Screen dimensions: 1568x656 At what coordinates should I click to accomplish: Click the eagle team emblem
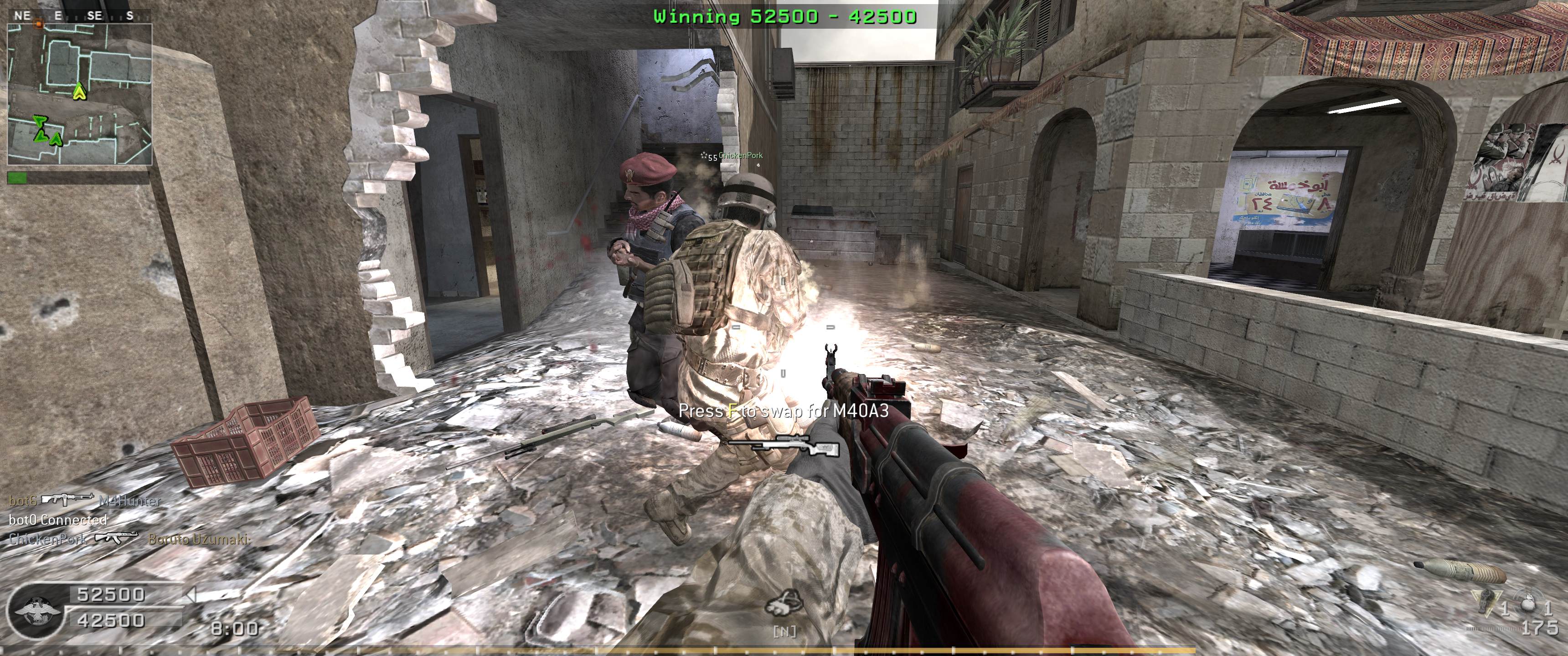36,610
